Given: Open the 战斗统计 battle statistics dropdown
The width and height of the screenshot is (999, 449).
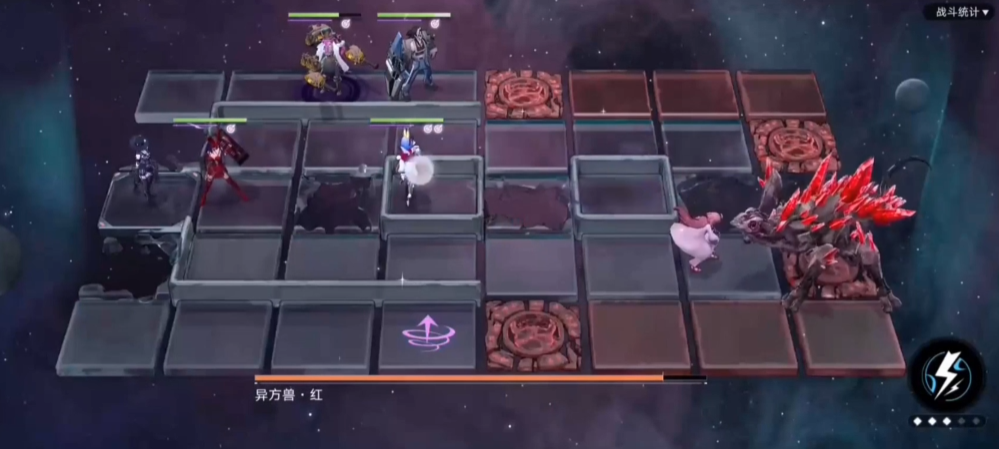Looking at the screenshot, I should point(960,12).
